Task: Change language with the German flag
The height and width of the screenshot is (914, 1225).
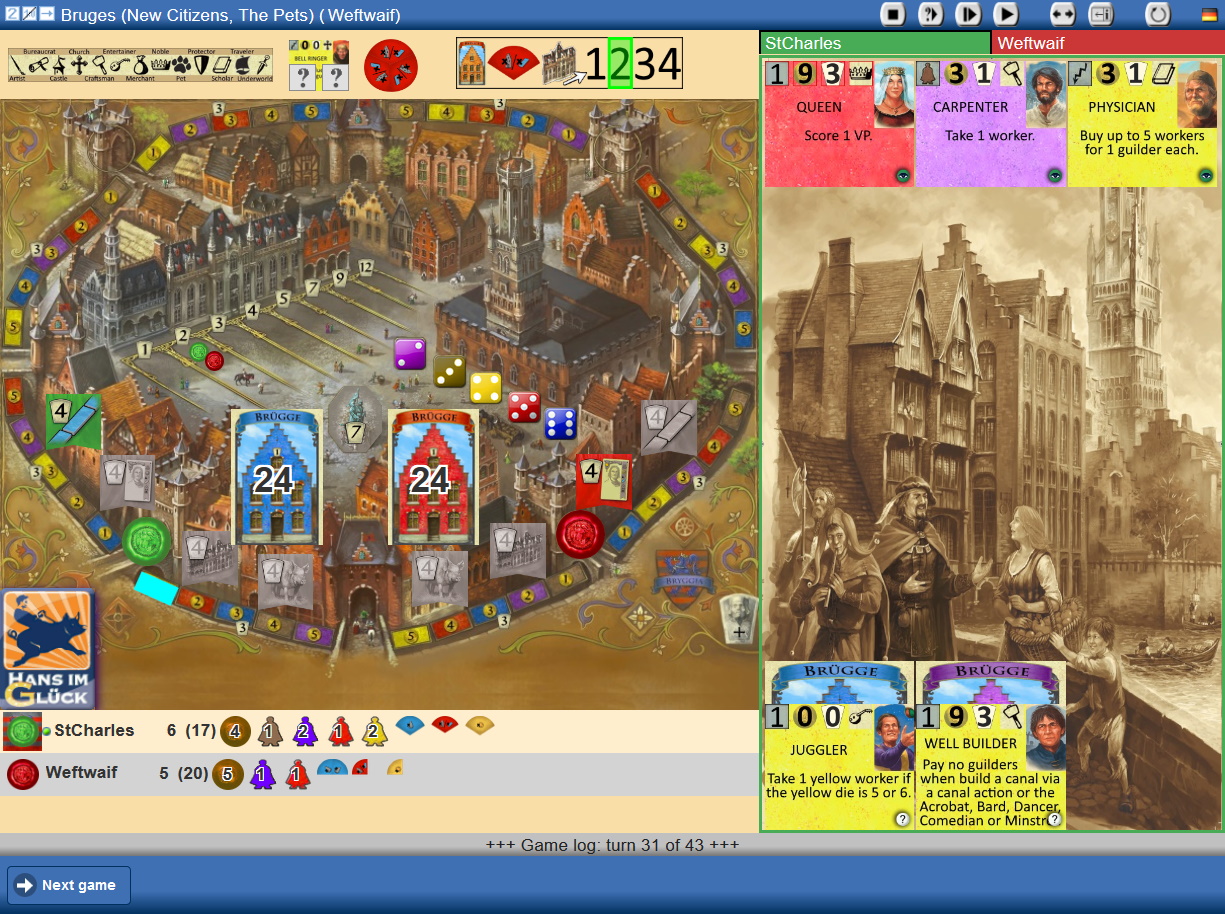Action: click(1209, 14)
